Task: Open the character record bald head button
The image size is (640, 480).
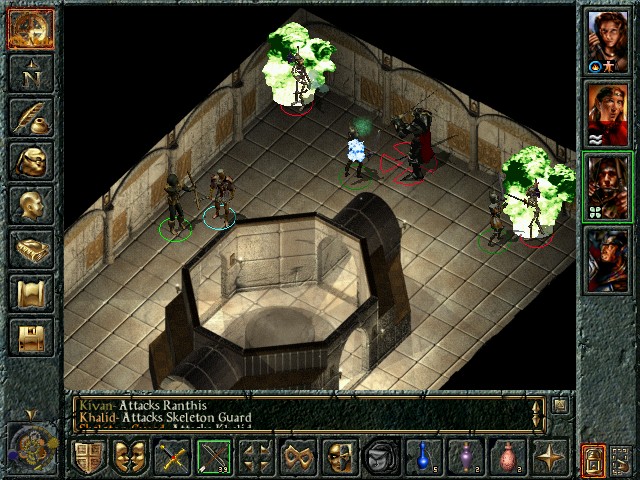Action: pyautogui.click(x=30, y=205)
